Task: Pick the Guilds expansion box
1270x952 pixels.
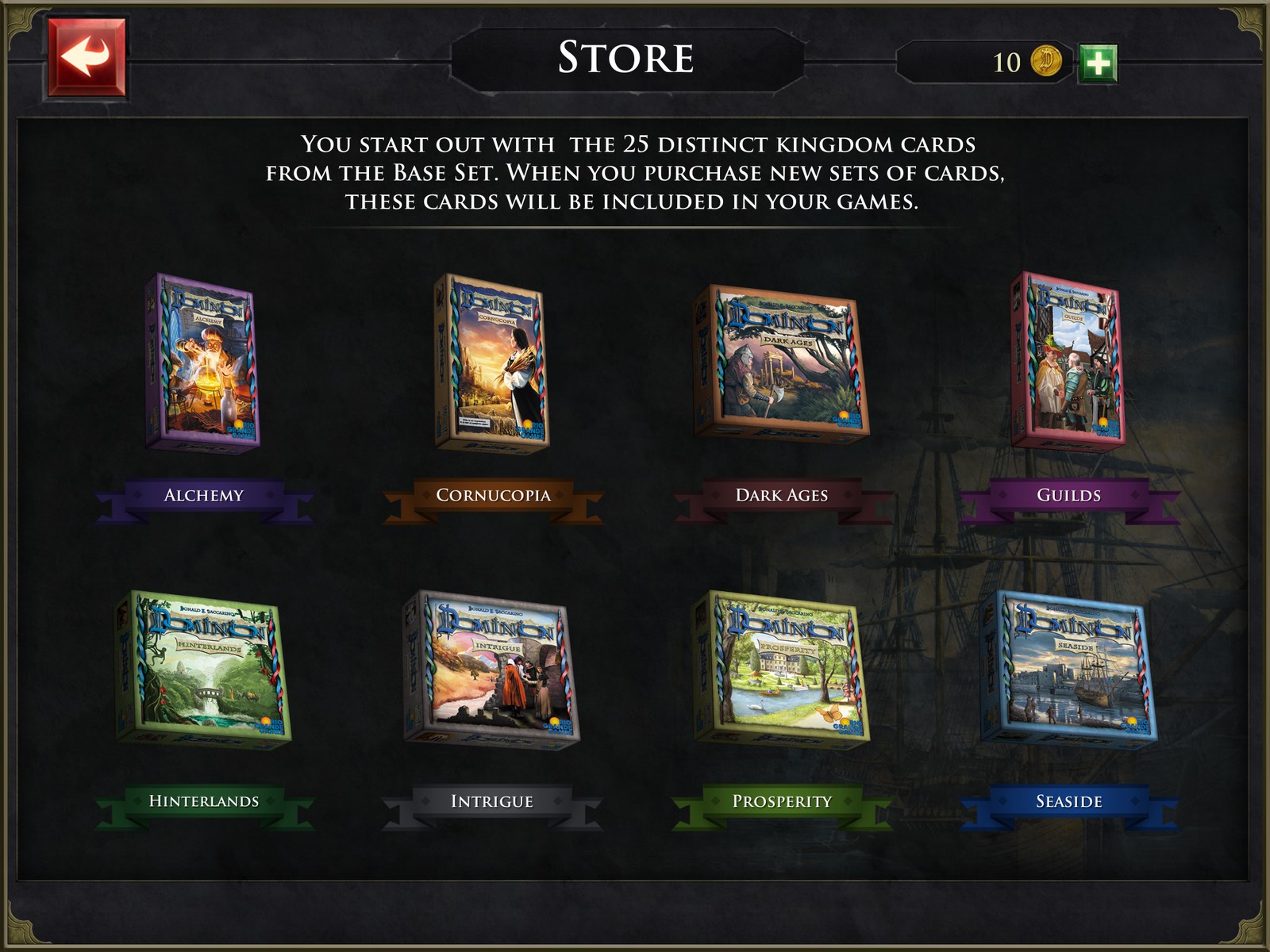Action: [x=1068, y=361]
